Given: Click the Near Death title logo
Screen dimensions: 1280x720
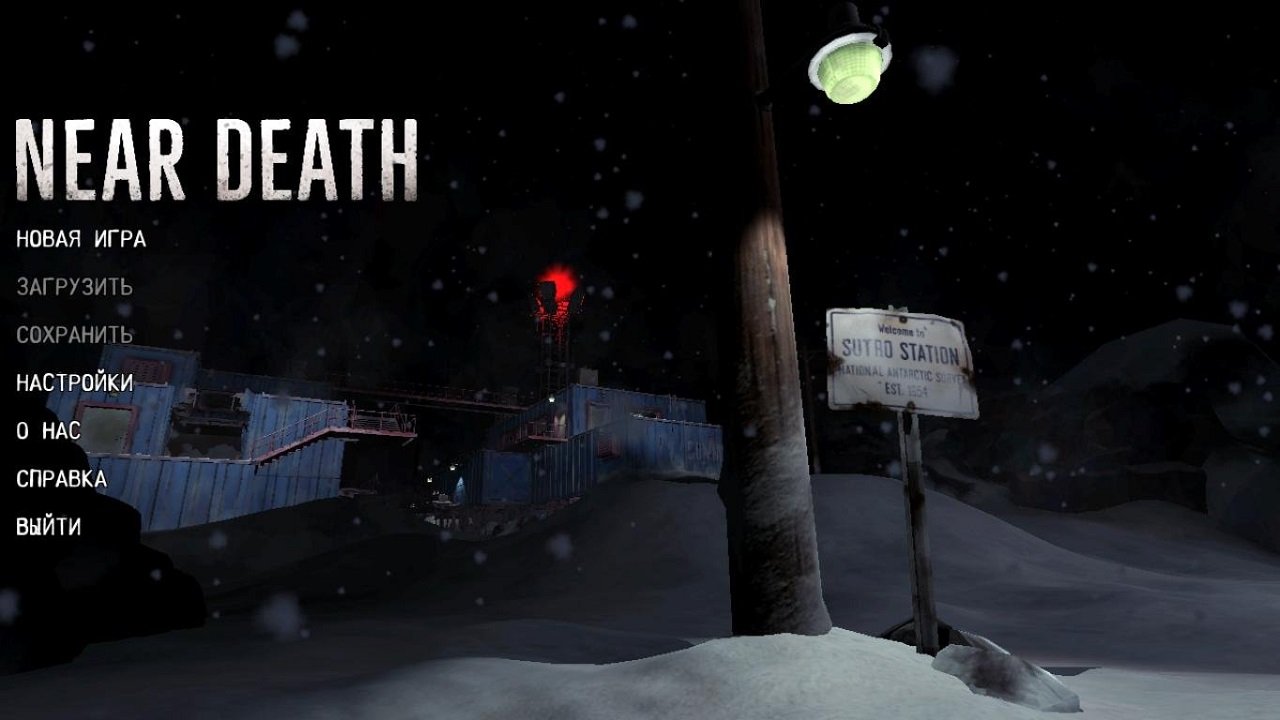Looking at the screenshot, I should (215, 155).
